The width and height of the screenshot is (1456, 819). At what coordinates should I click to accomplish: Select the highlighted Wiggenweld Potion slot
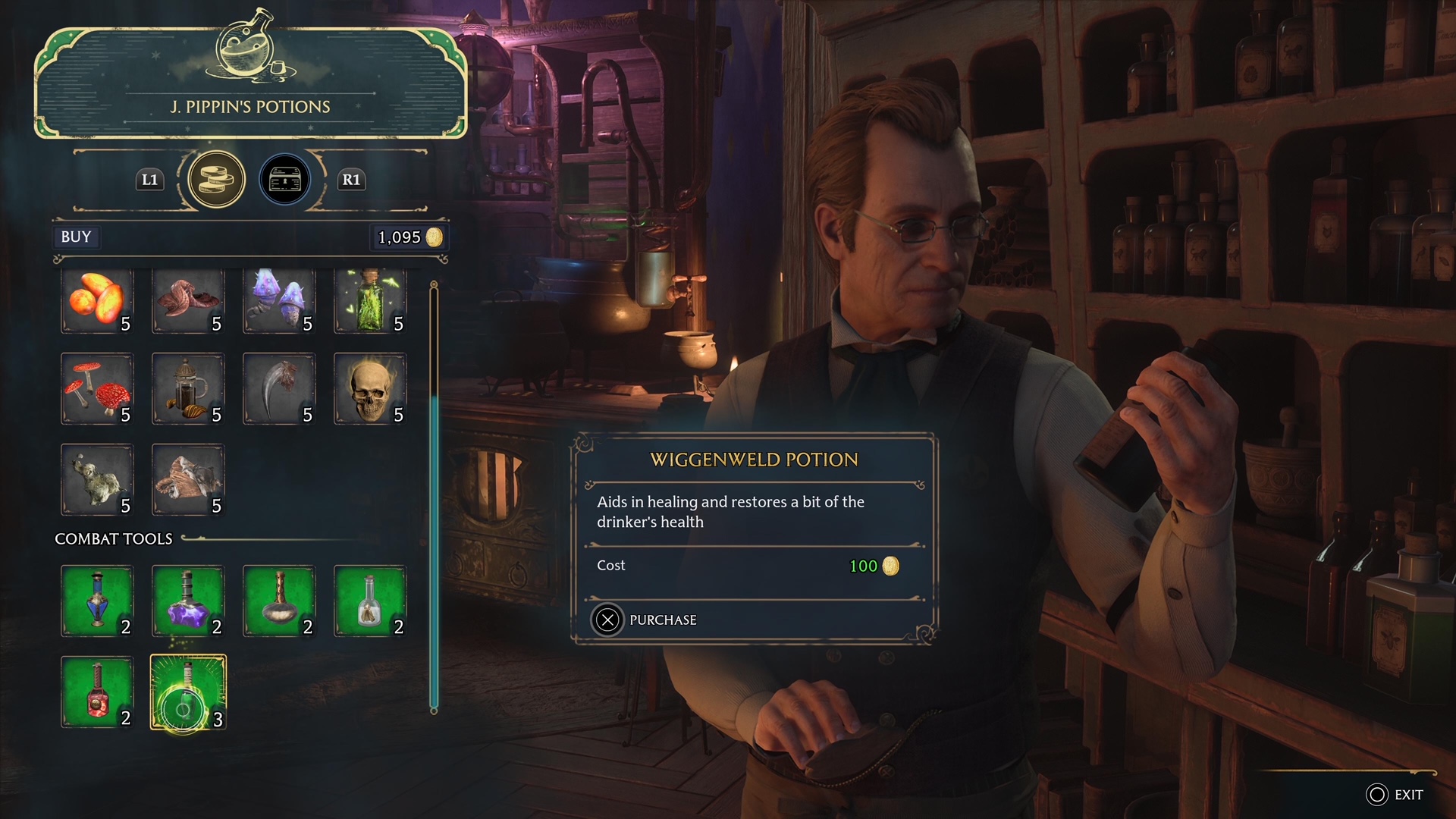[x=188, y=693]
